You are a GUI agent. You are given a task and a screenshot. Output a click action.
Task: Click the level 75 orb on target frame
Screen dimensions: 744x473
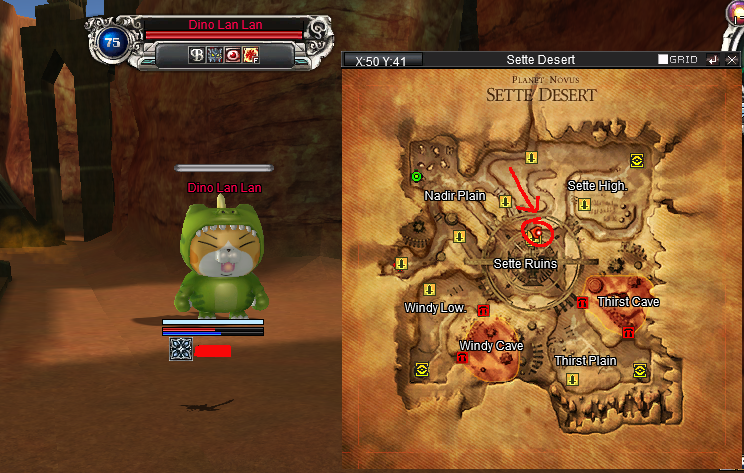[111, 41]
